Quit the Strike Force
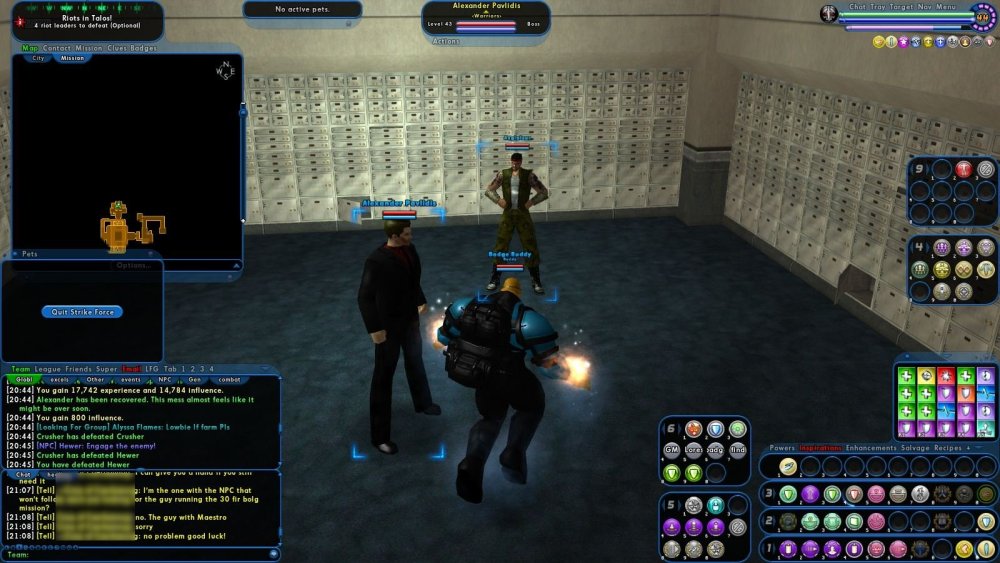The image size is (1000, 563). click(82, 312)
